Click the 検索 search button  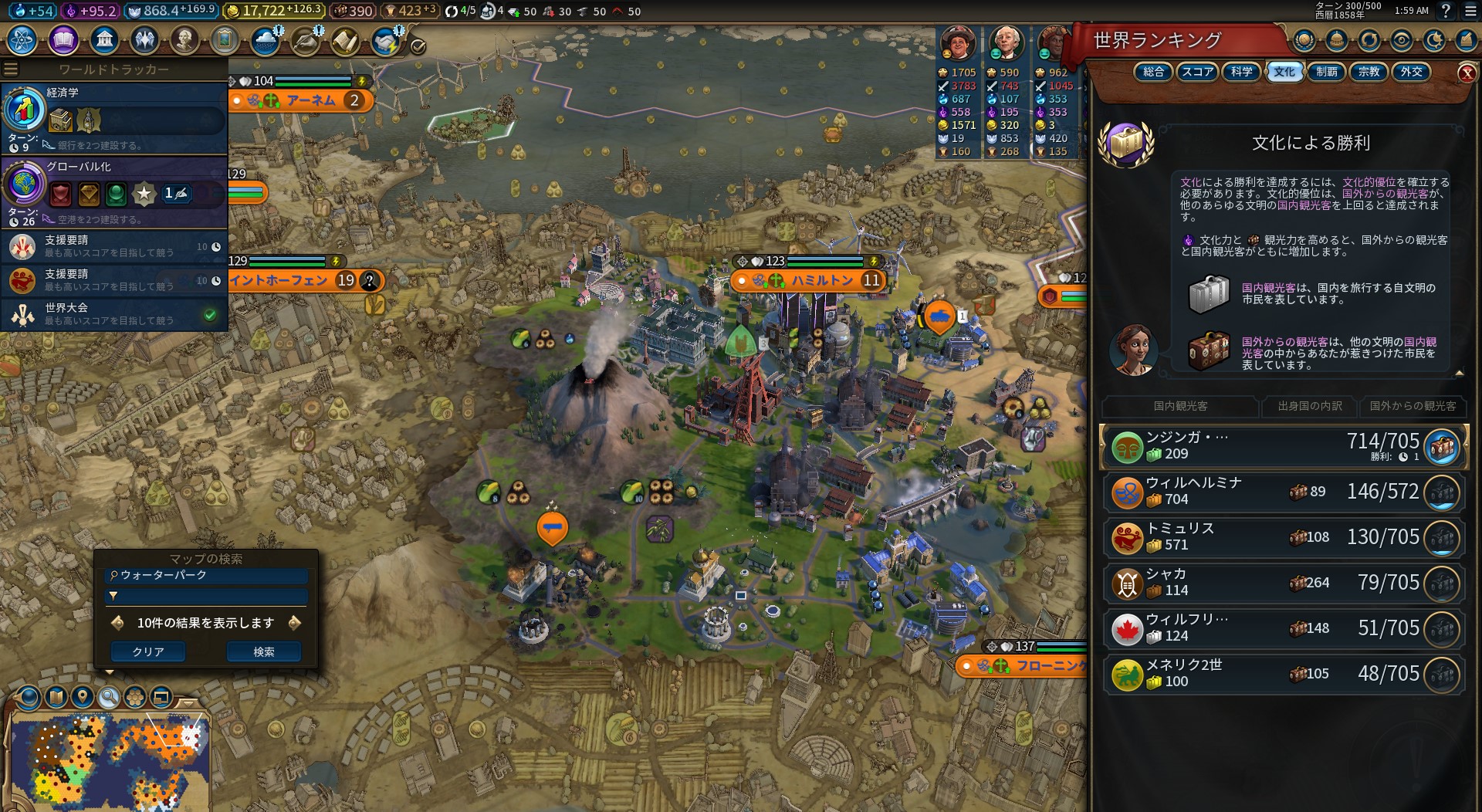(x=263, y=652)
